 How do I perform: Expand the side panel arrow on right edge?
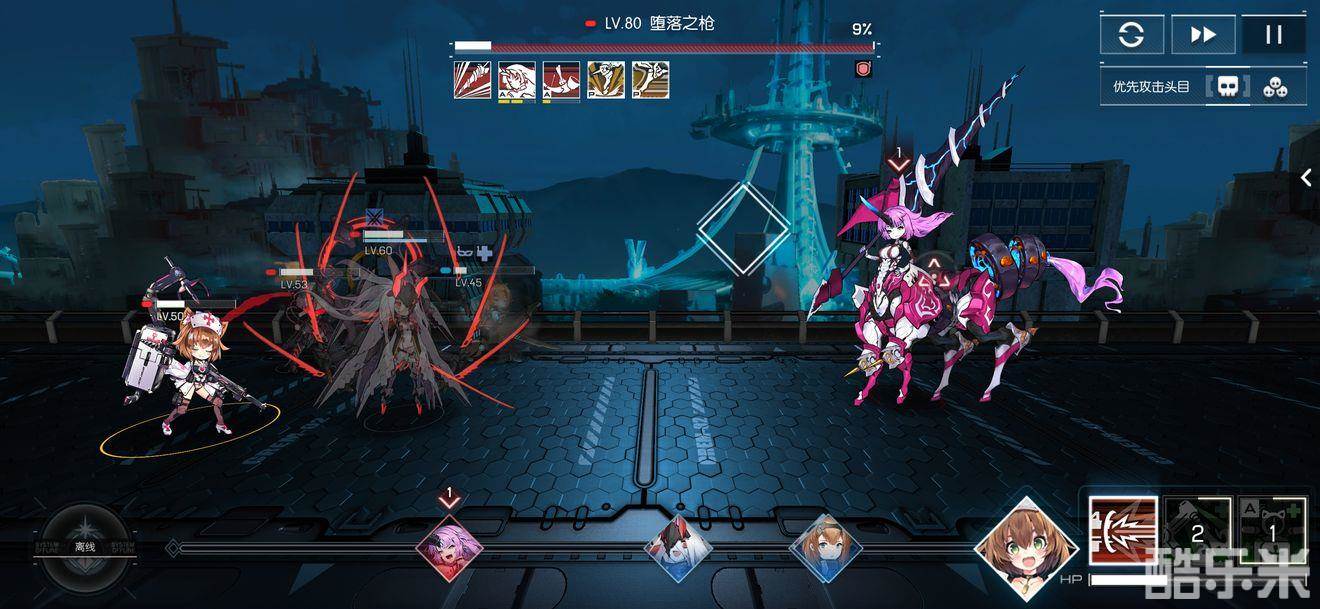[x=1305, y=178]
